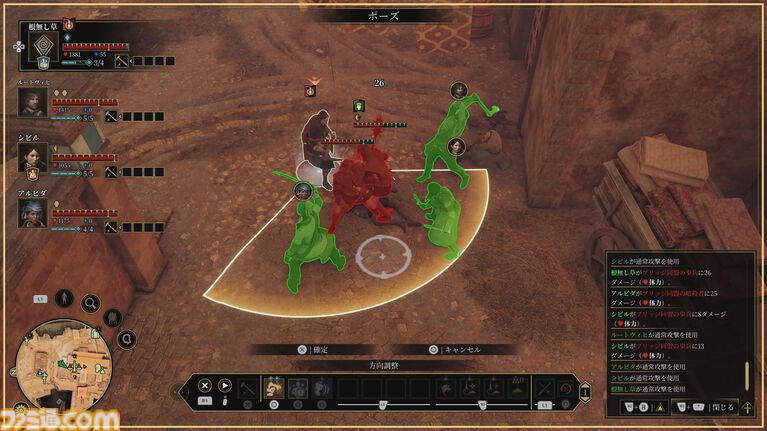Click the X cancel button on the hotbar
The height and width of the screenshot is (431, 767).
coord(204,385)
